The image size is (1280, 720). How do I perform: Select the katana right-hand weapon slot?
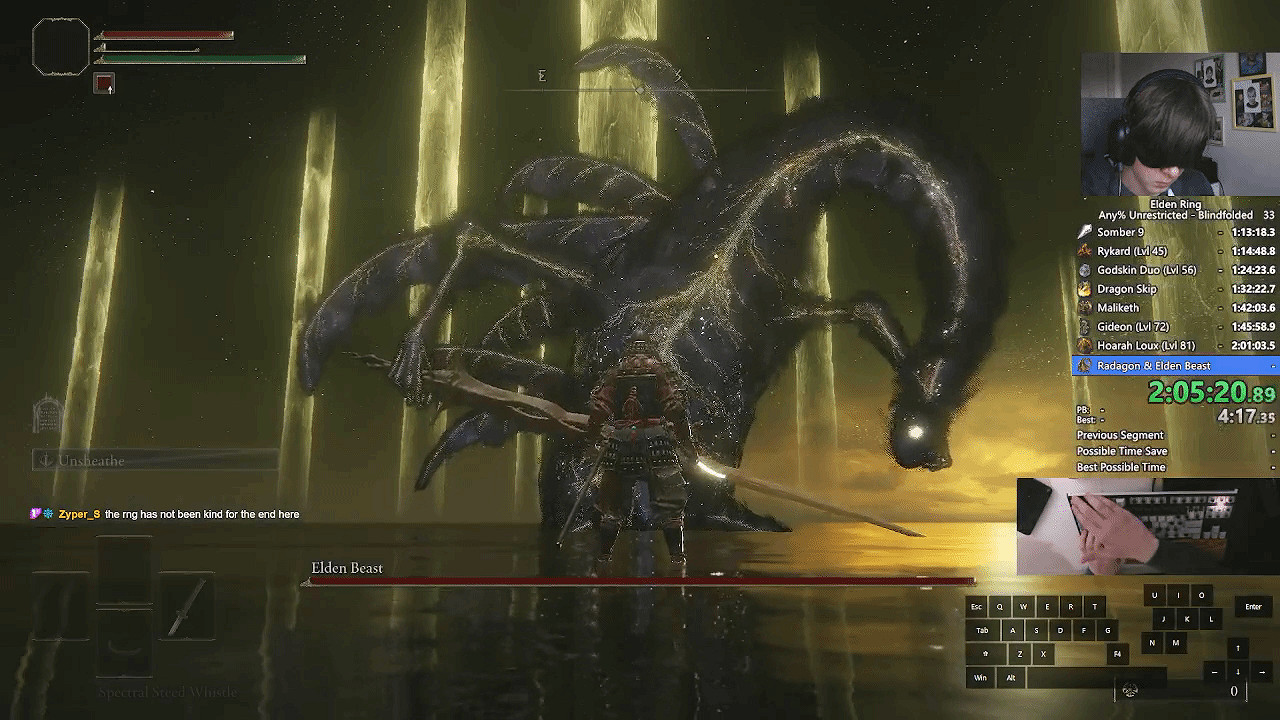pos(187,605)
